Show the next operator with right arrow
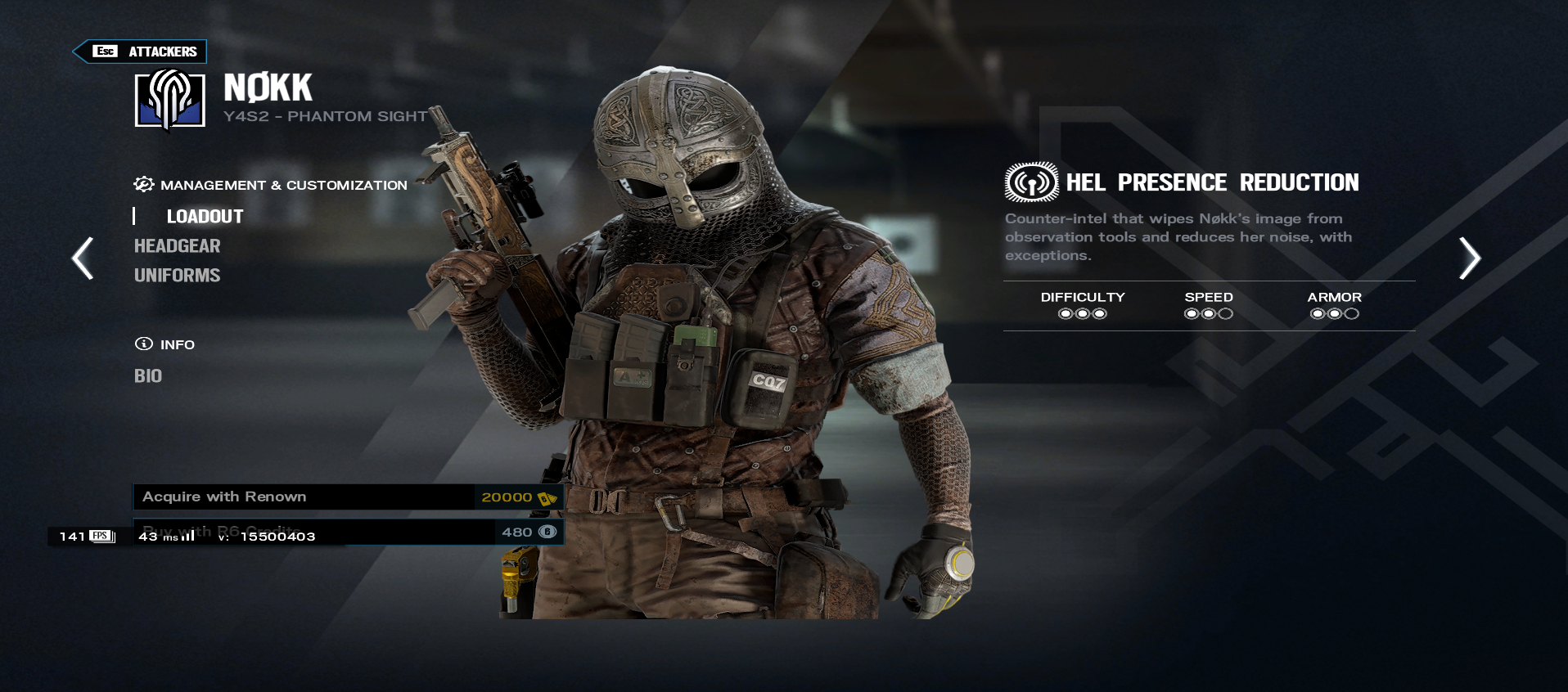 click(x=1469, y=258)
